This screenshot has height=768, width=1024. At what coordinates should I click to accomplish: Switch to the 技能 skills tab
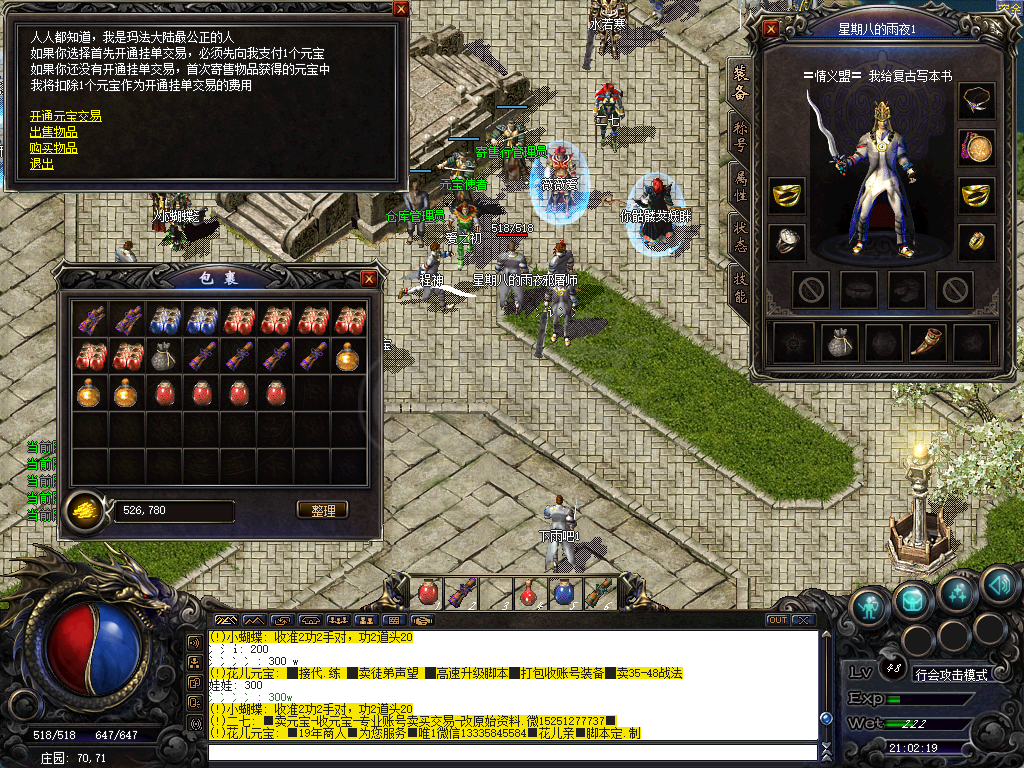click(x=740, y=288)
